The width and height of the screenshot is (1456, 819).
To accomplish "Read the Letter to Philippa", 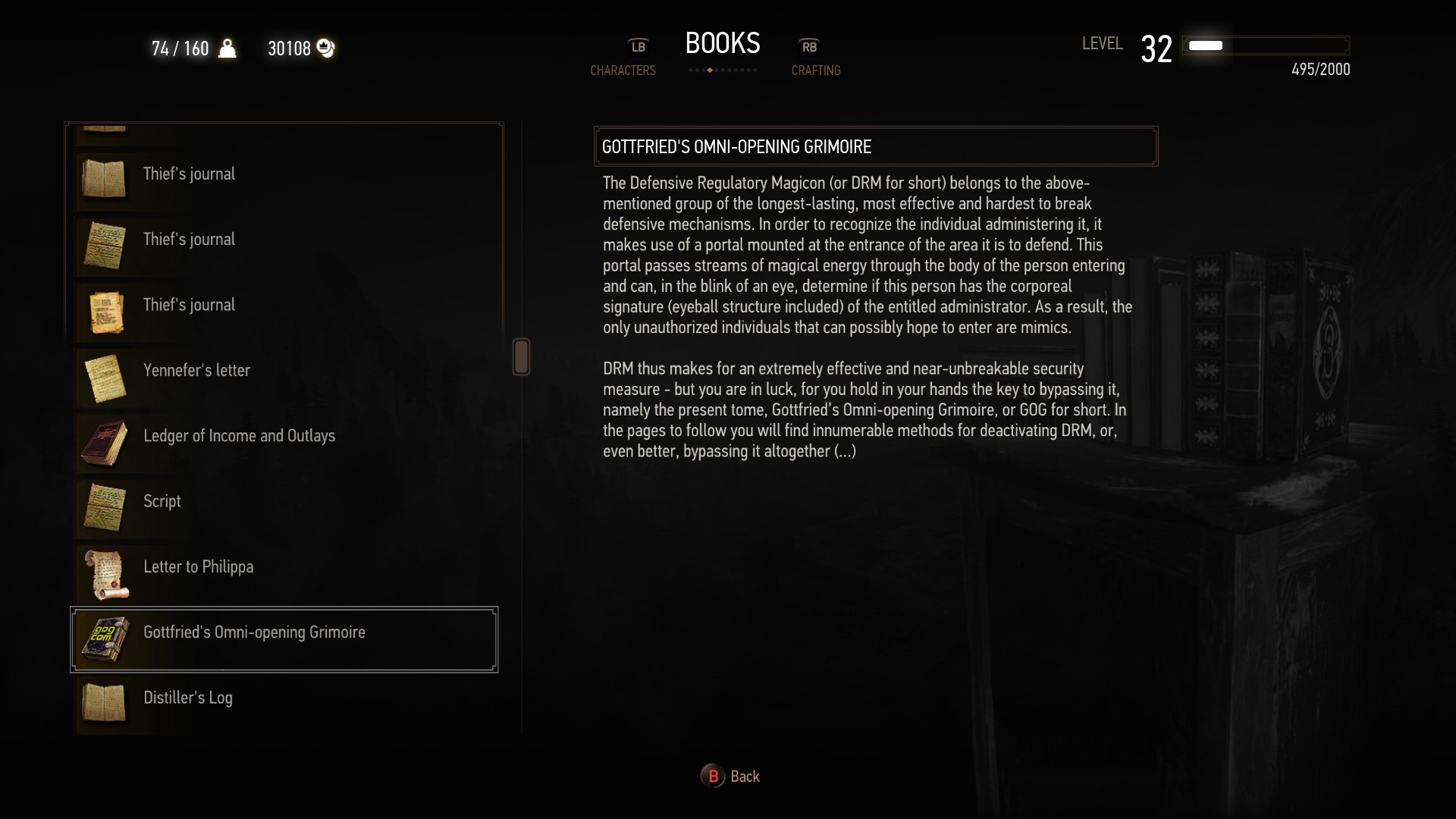I will pyautogui.click(x=199, y=567).
